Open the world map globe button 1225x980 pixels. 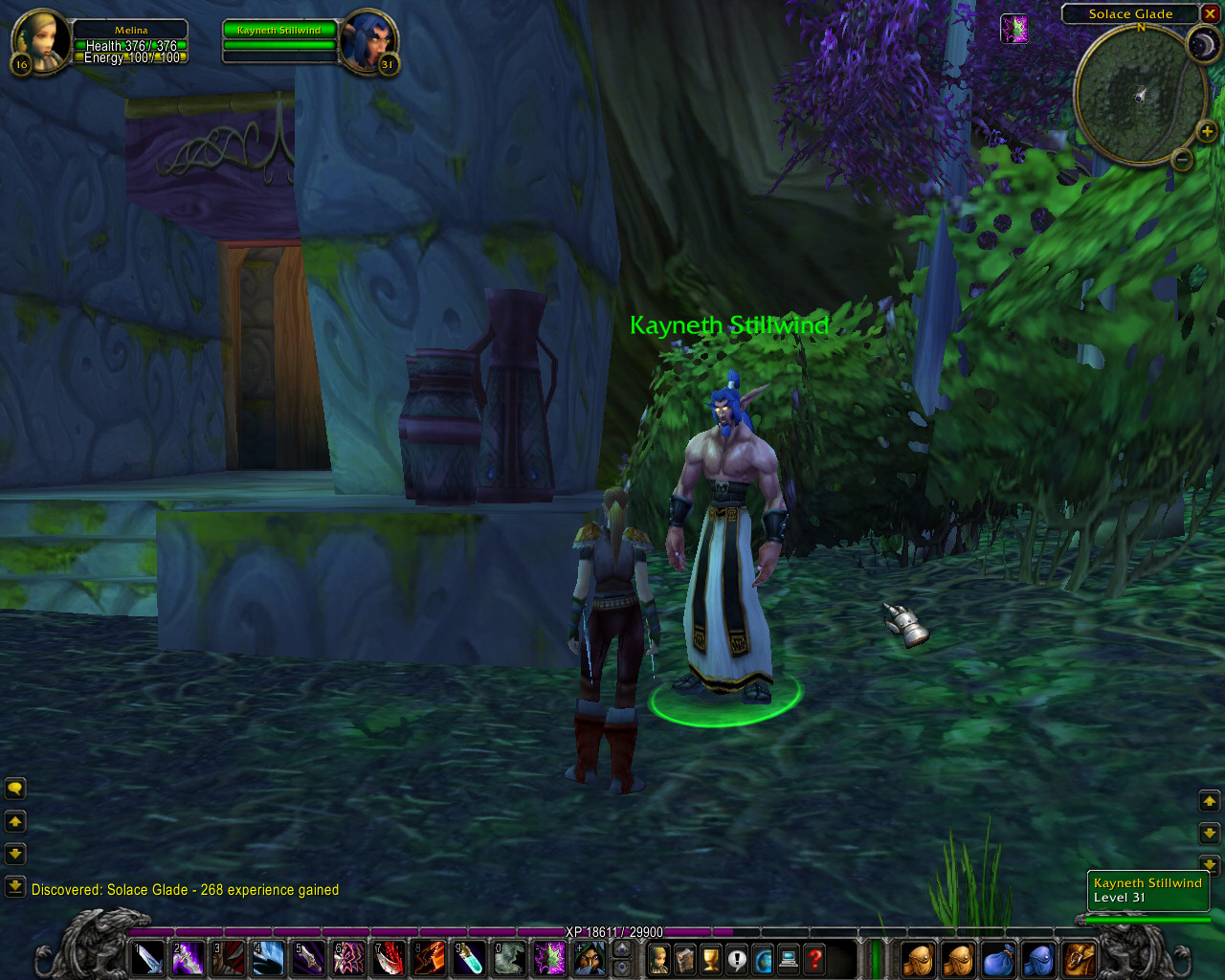point(763,958)
